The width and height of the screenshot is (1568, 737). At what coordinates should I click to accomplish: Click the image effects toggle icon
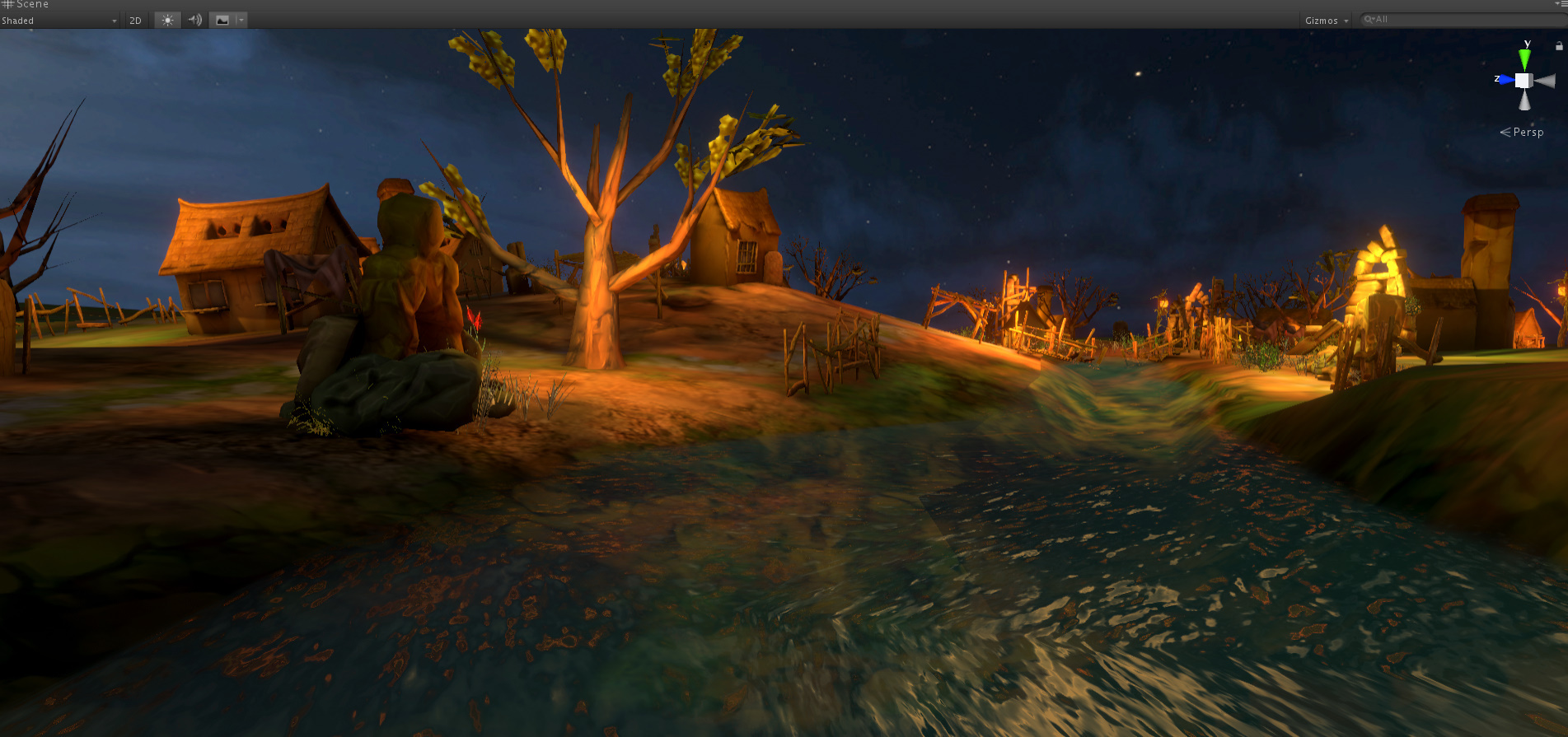coord(222,20)
